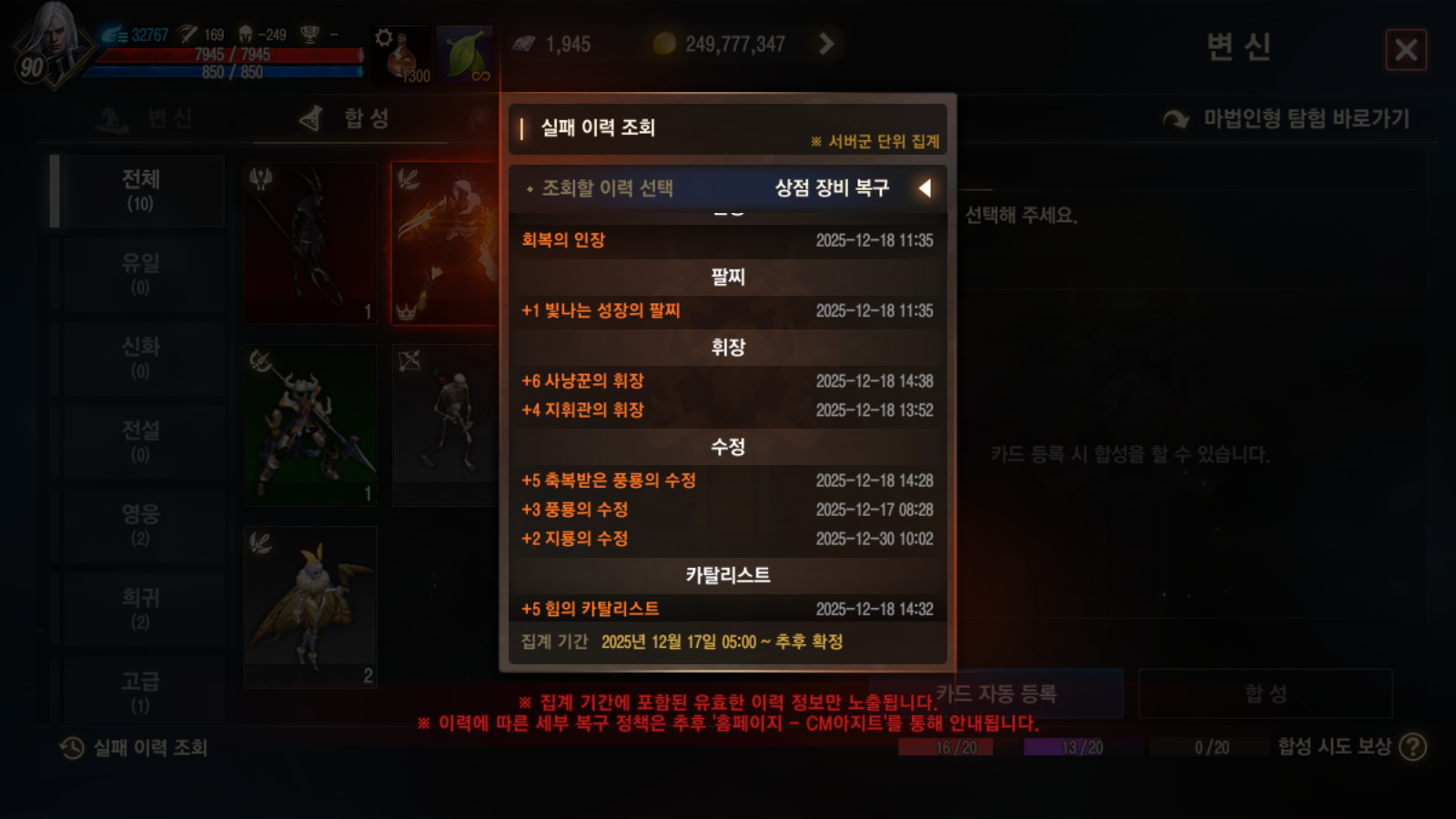Screen dimensions: 1456x819
Task: Expand more currencies with the right chevron arrow
Action: tap(826, 42)
